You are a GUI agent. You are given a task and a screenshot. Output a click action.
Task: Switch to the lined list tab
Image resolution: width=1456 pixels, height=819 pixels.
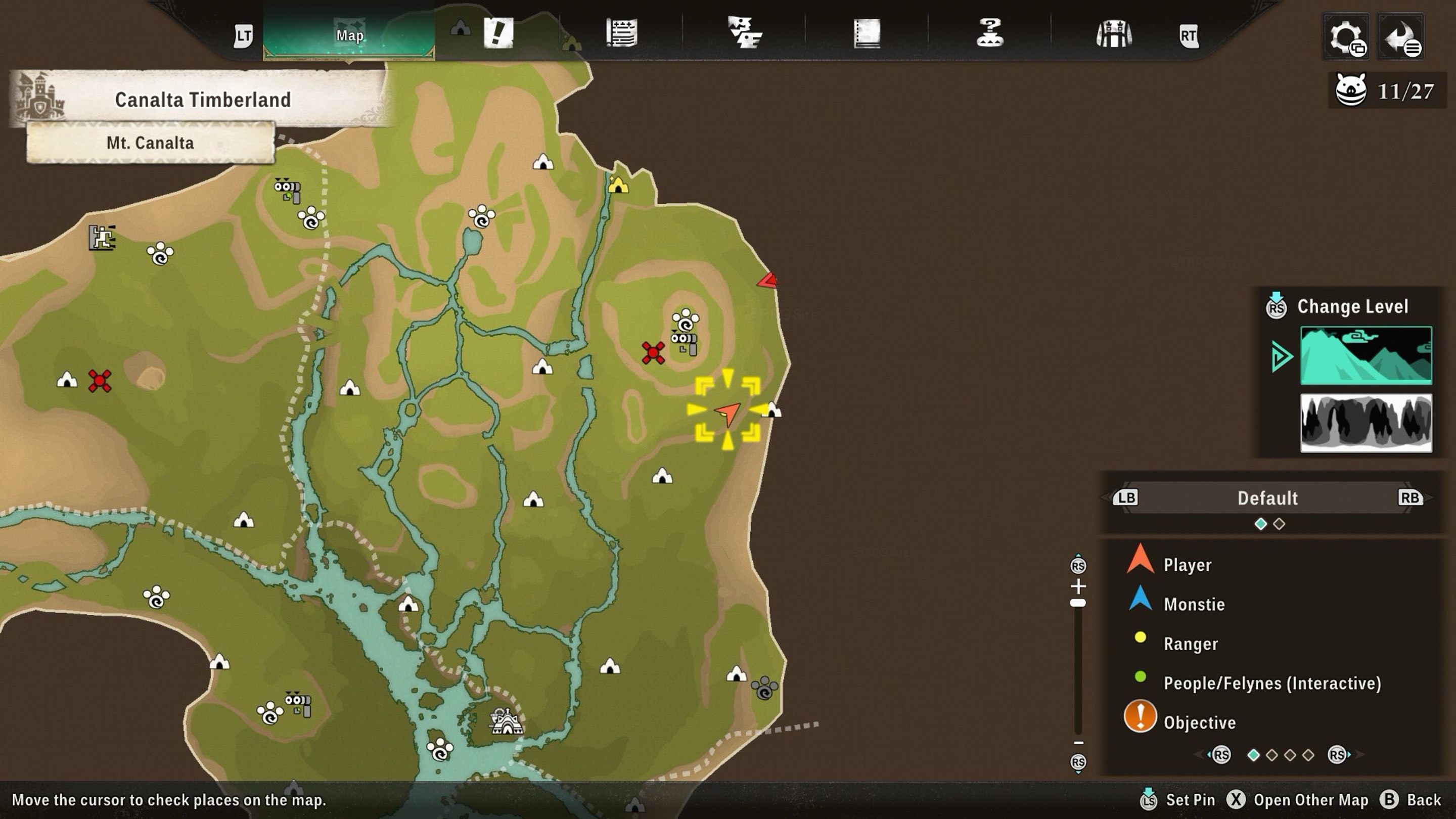tap(622, 33)
